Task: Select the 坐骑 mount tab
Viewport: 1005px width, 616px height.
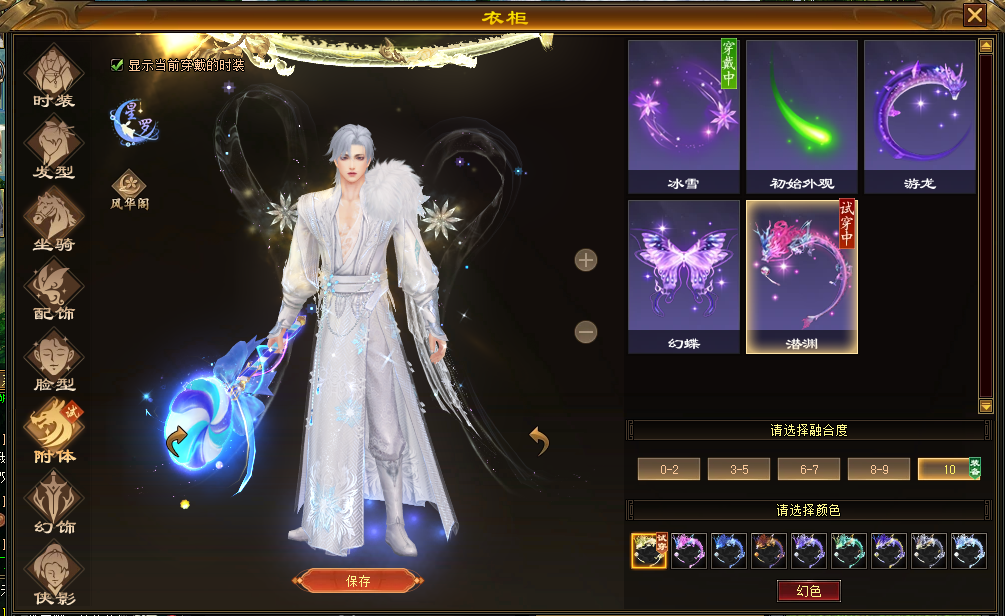Action: (x=54, y=218)
